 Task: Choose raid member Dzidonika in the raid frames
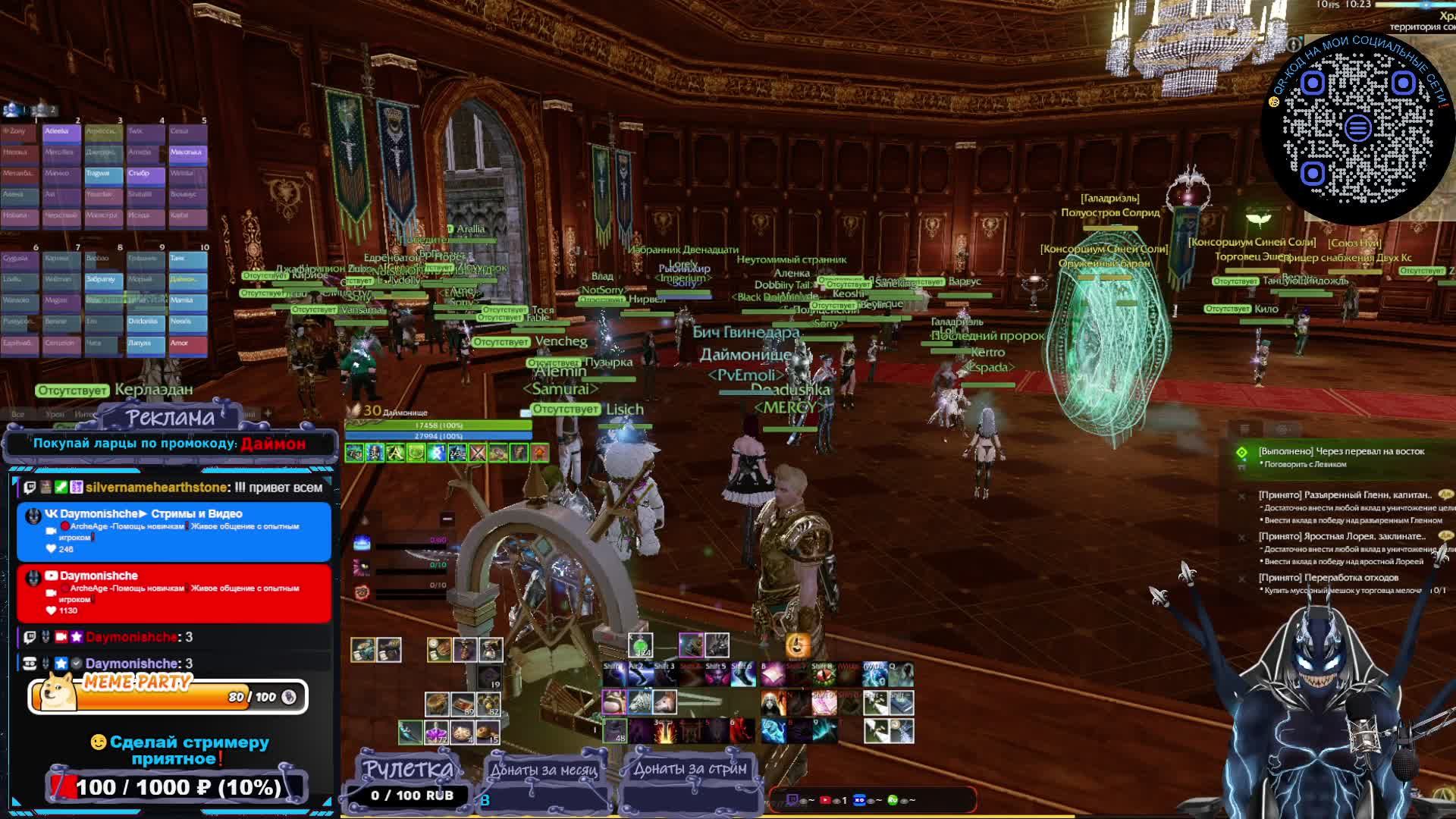pos(146,322)
